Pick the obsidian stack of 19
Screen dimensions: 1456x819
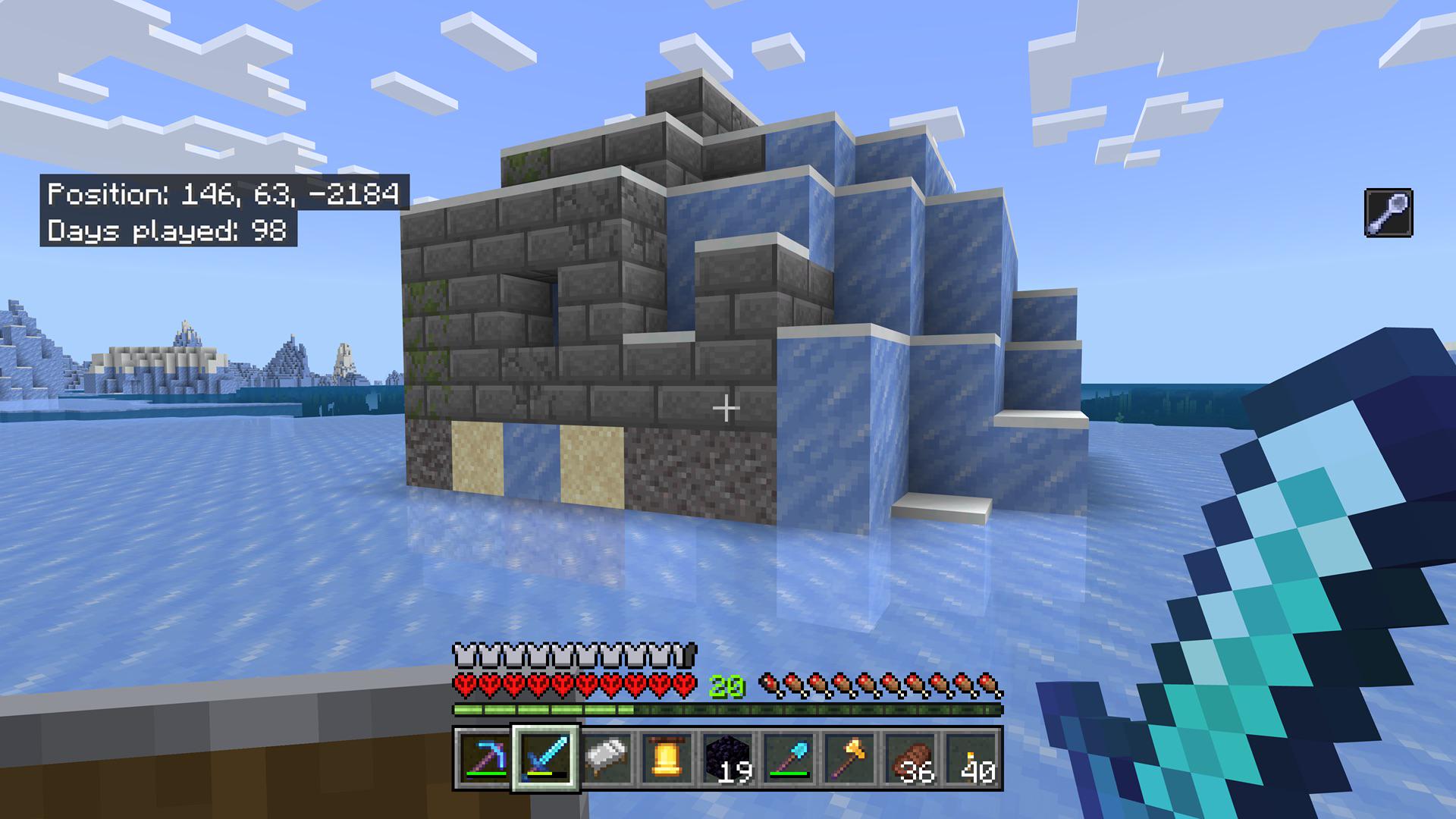pyautogui.click(x=729, y=758)
